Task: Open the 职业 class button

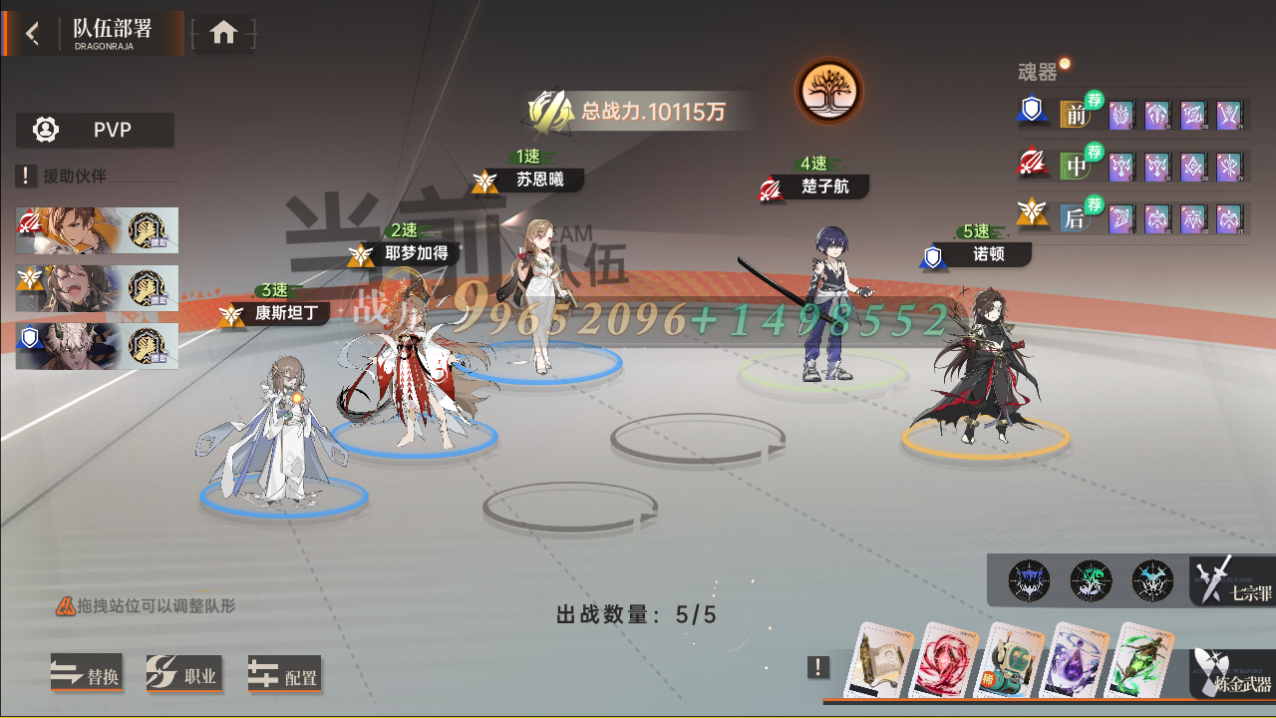Action: 184,675
